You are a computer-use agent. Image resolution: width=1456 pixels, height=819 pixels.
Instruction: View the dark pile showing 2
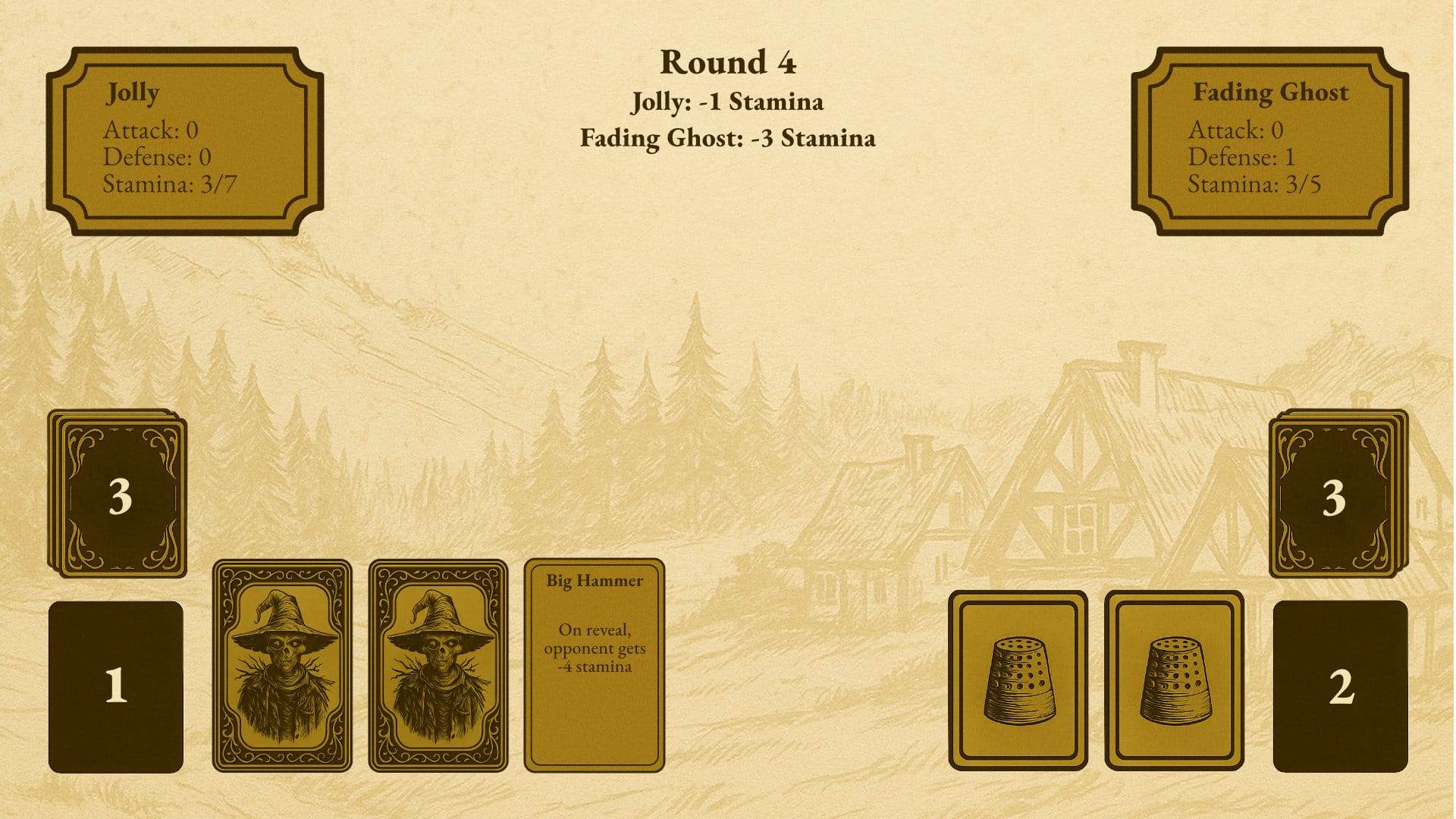pos(1340,686)
